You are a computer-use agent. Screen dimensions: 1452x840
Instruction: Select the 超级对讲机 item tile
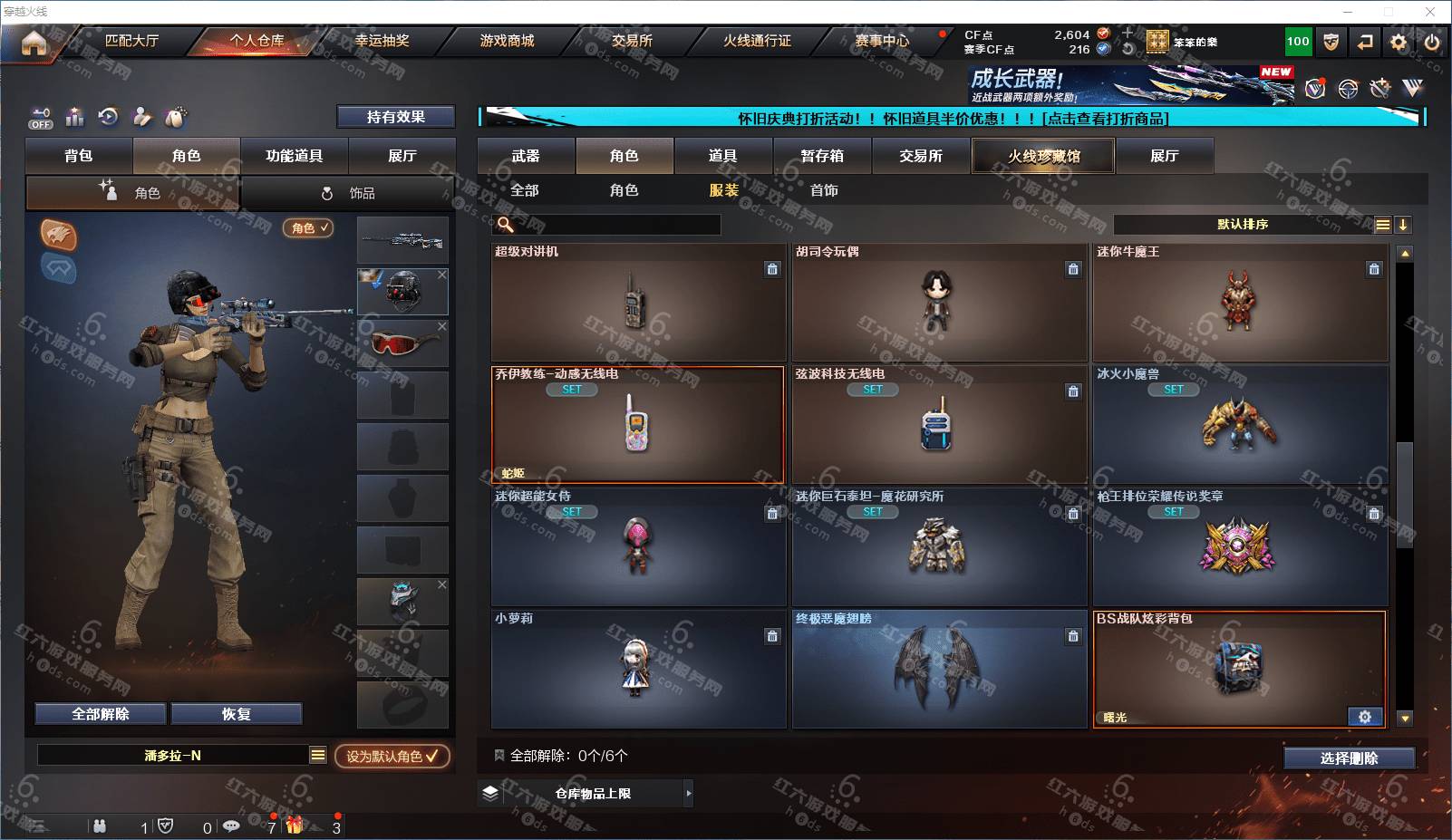coord(638,302)
